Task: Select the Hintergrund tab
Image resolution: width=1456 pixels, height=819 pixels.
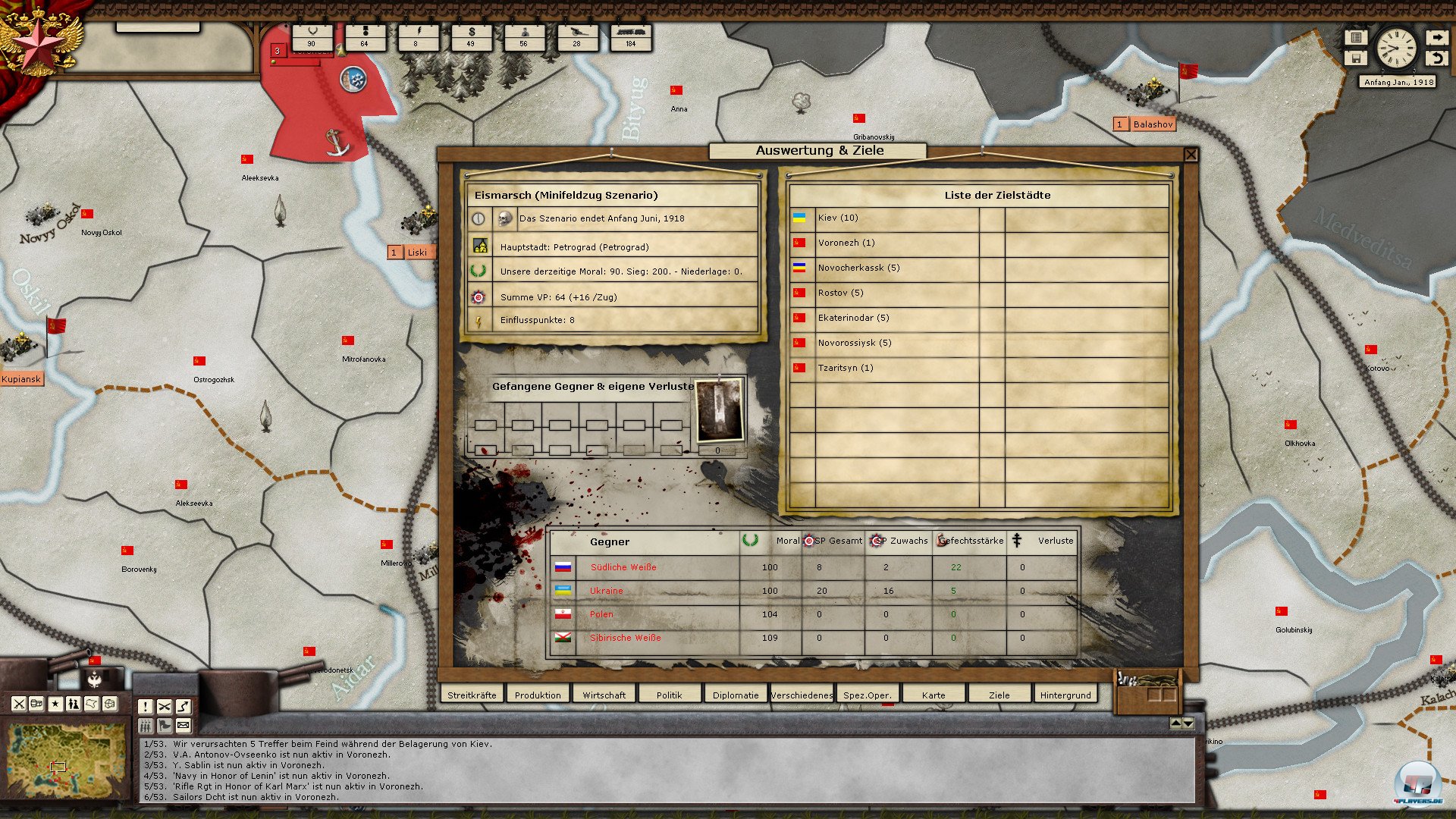Action: tap(1065, 695)
